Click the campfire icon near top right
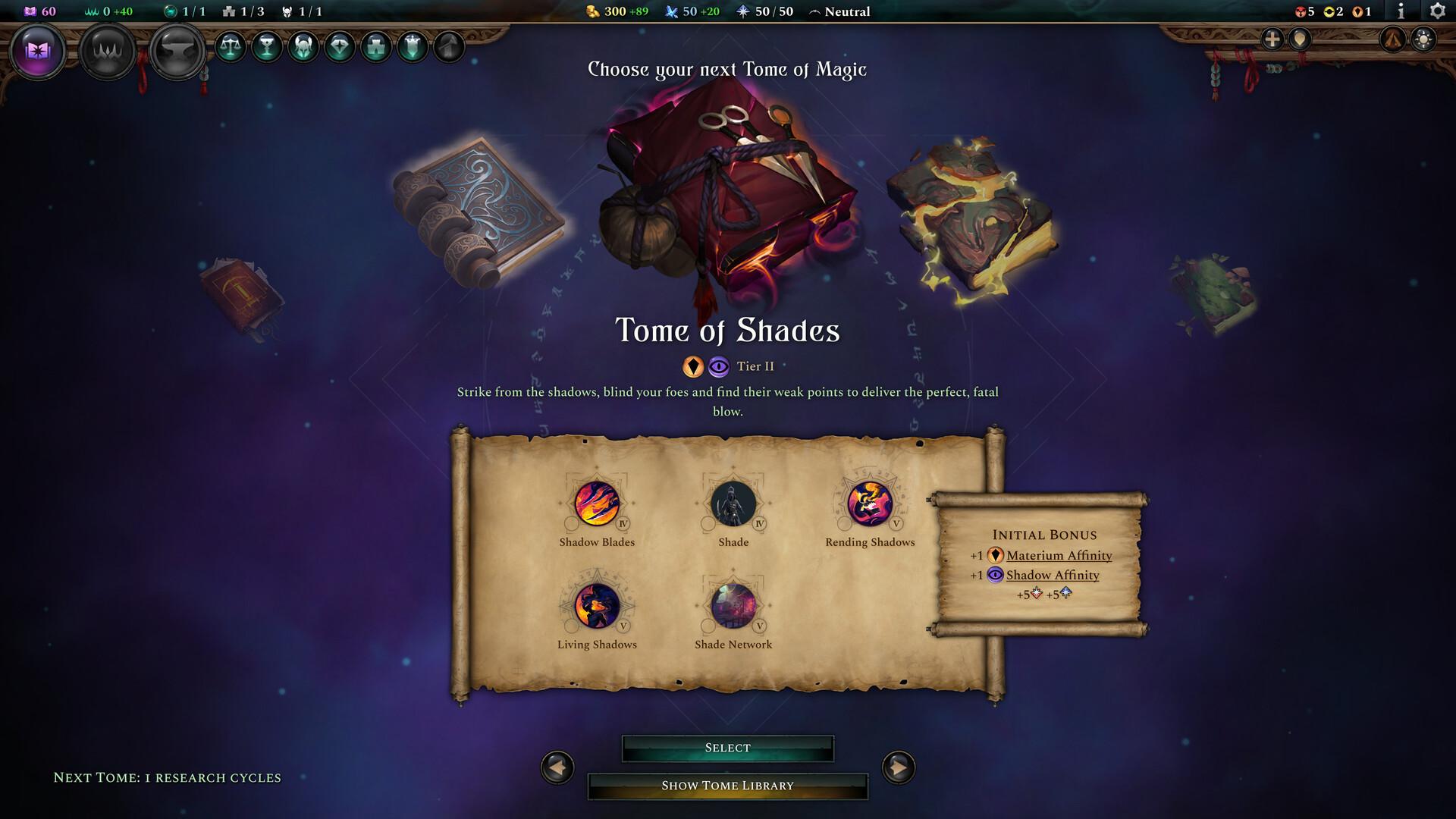 (x=1395, y=39)
